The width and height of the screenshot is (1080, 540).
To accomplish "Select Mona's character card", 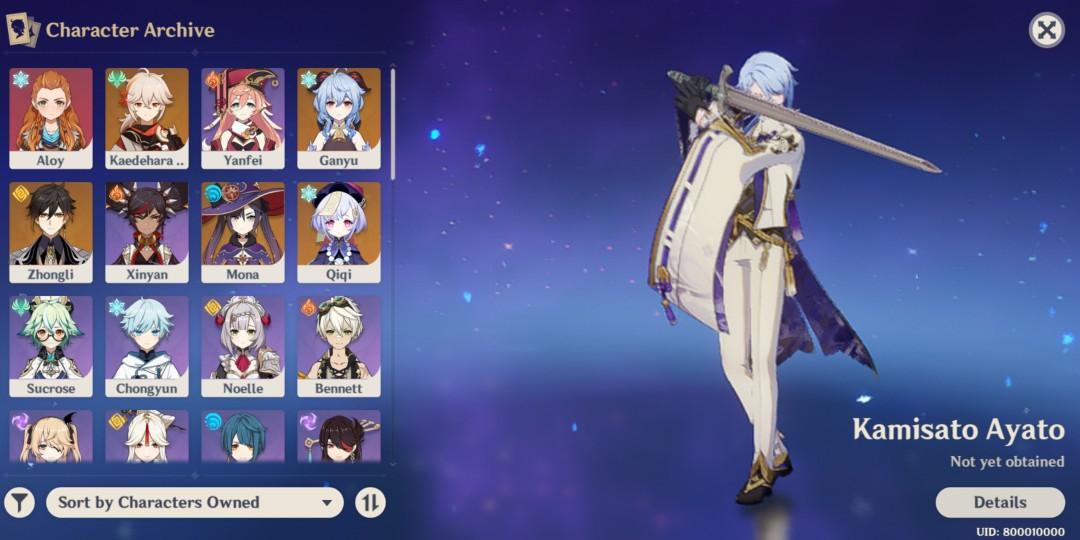I will point(243,232).
